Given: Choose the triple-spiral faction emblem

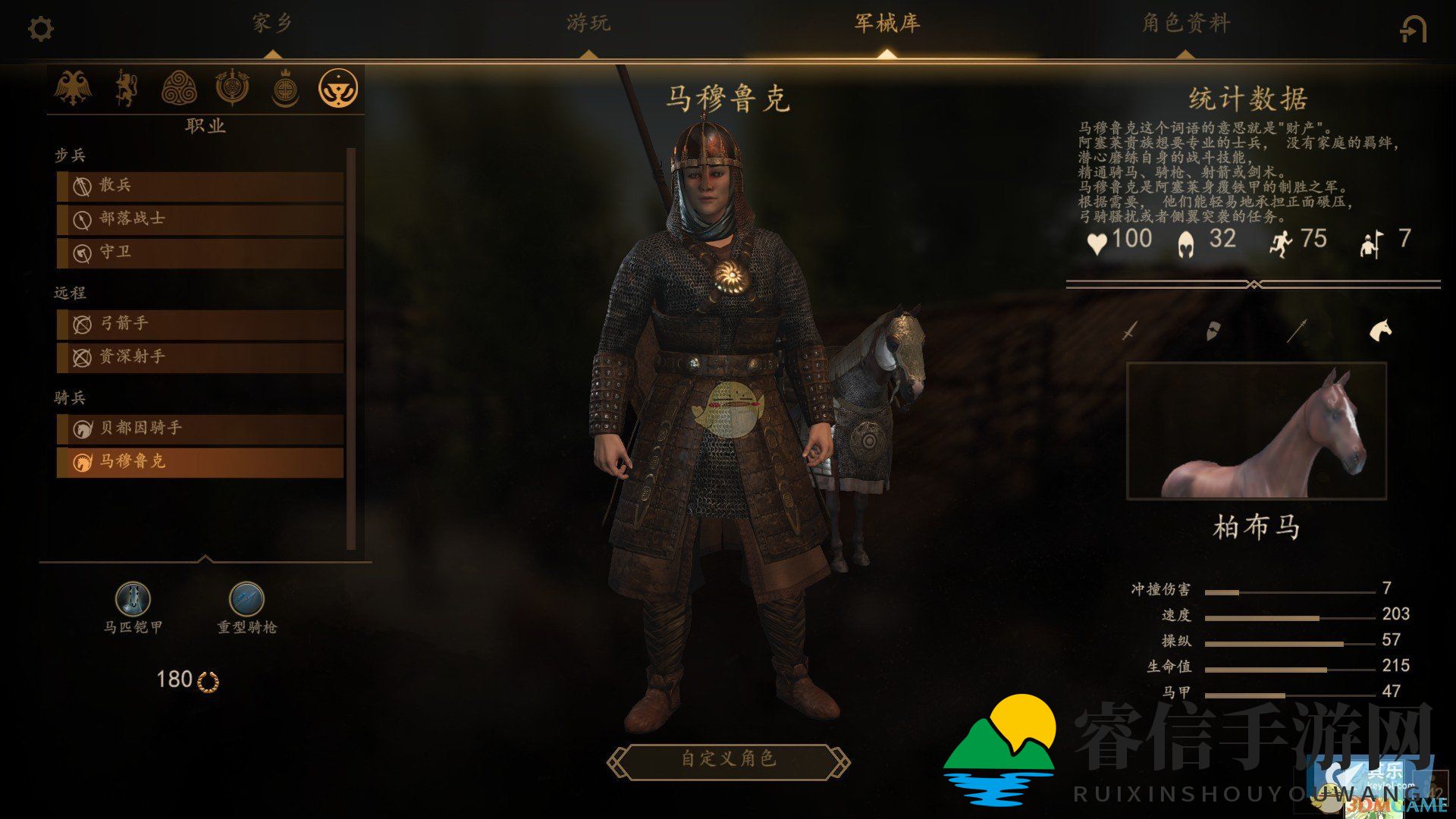Looking at the screenshot, I should click(x=179, y=88).
